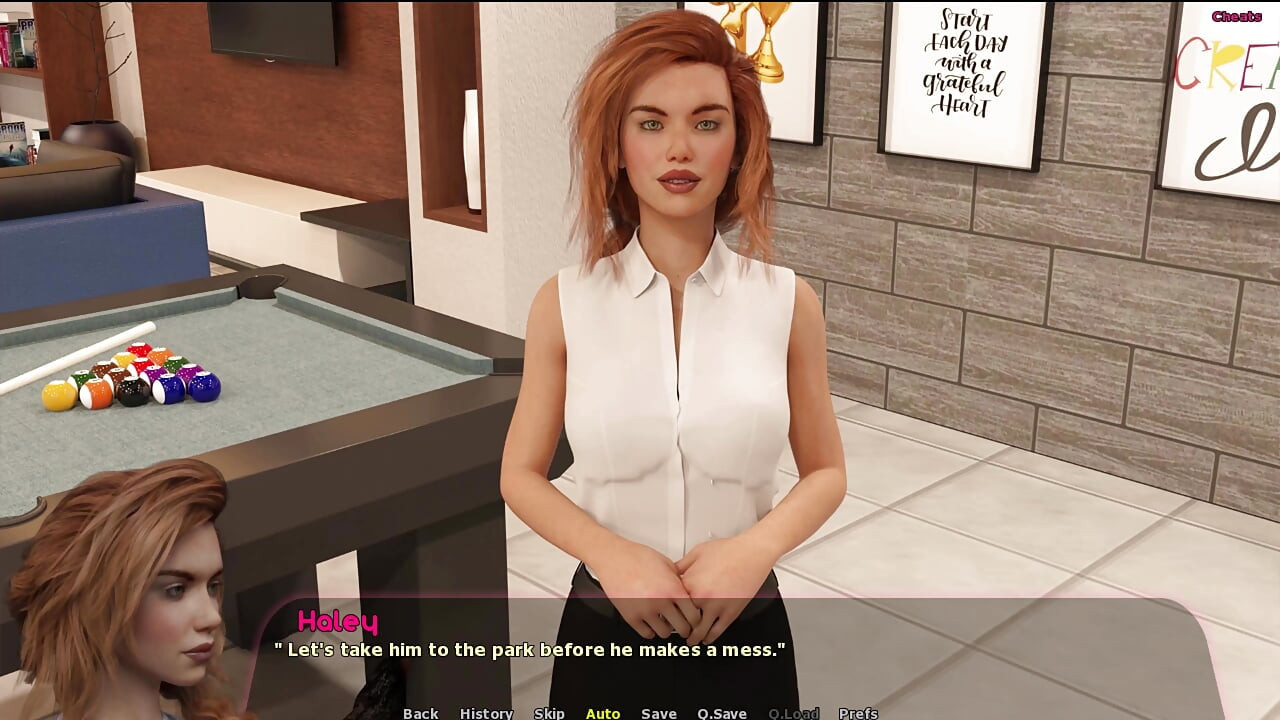Select Save from the quick menu bar
This screenshot has width=1280, height=720.
(x=658, y=713)
